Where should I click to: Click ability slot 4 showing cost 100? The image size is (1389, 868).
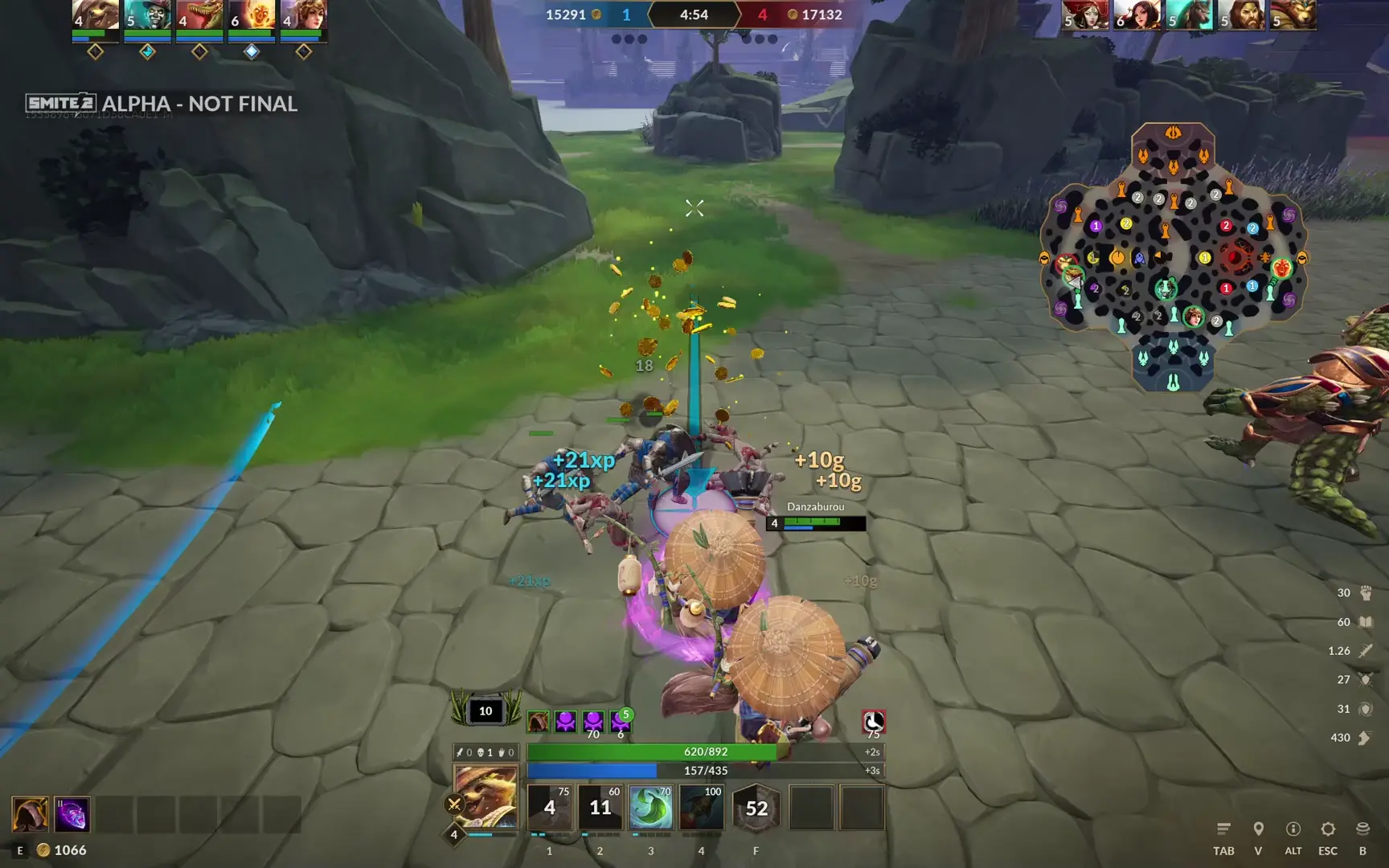pyautogui.click(x=701, y=809)
